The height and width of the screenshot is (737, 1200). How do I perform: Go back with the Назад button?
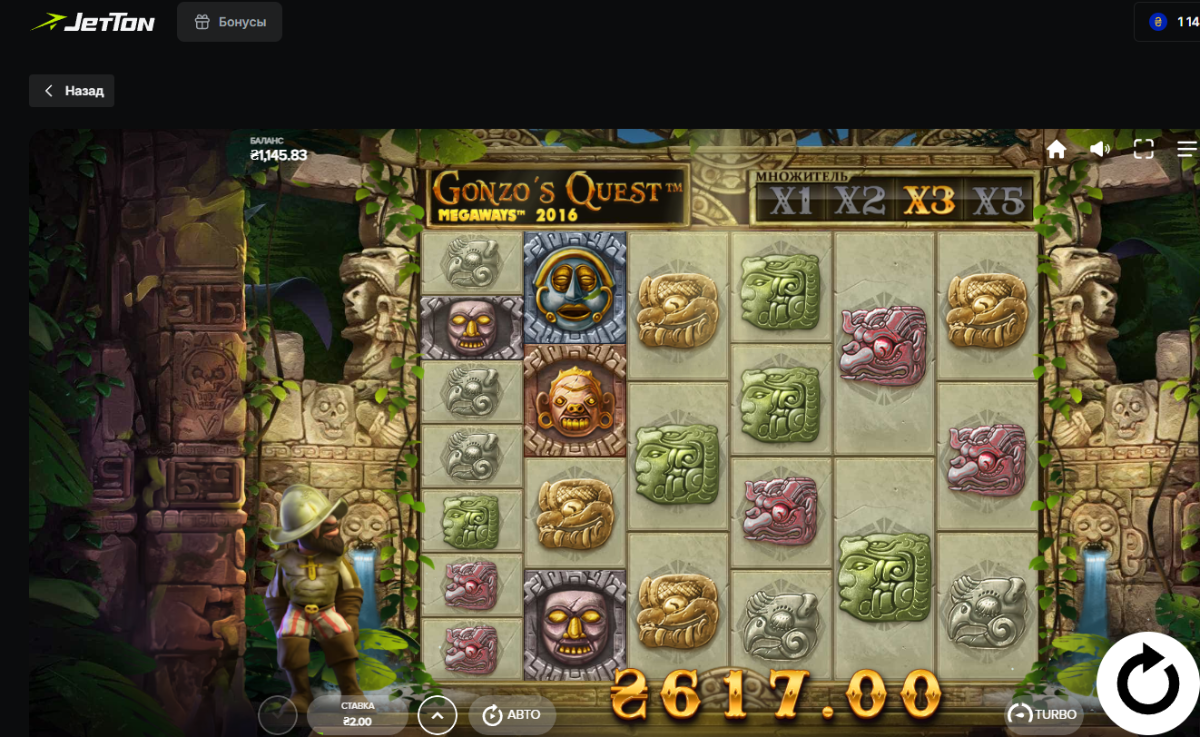tap(72, 91)
